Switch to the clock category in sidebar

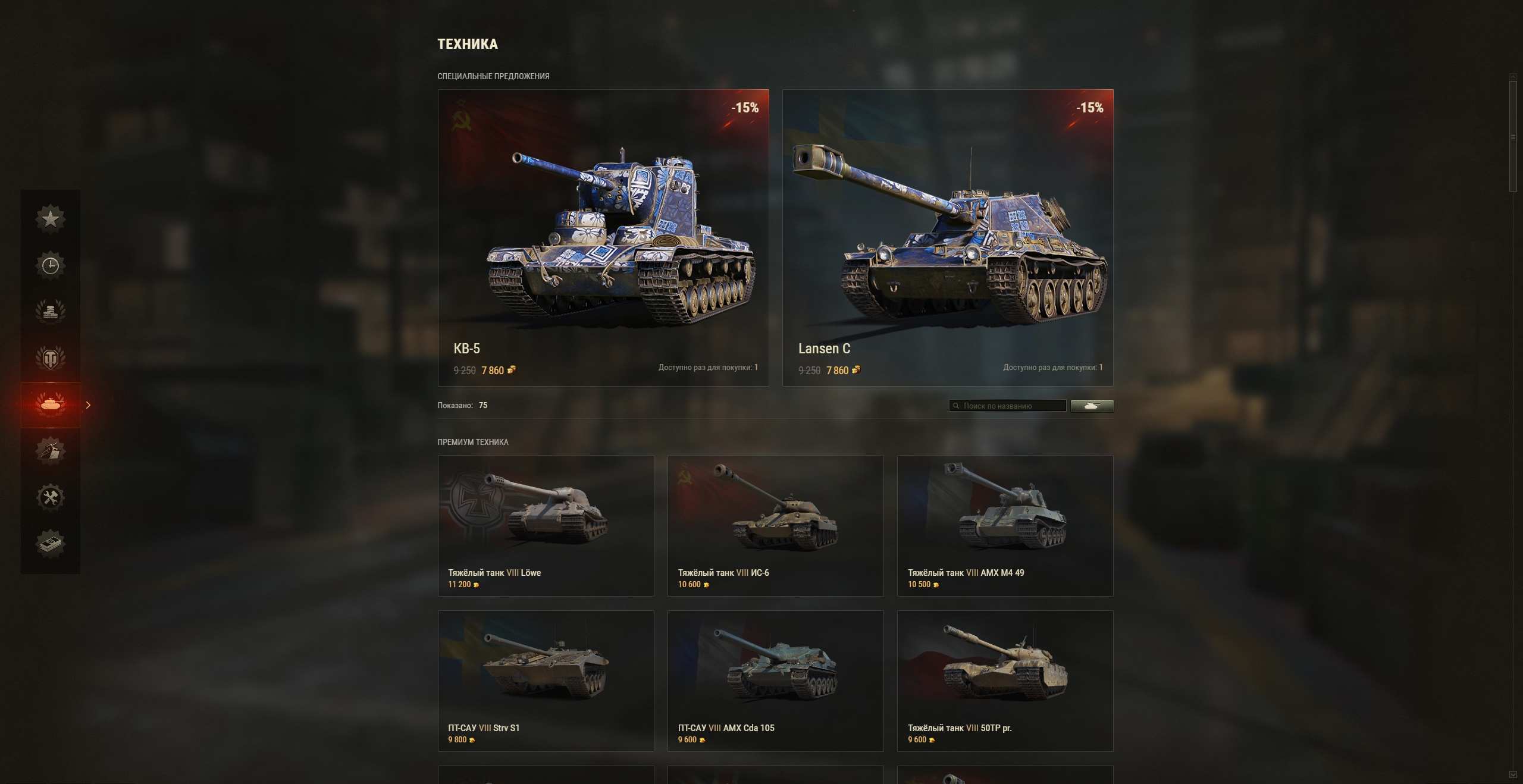point(51,265)
